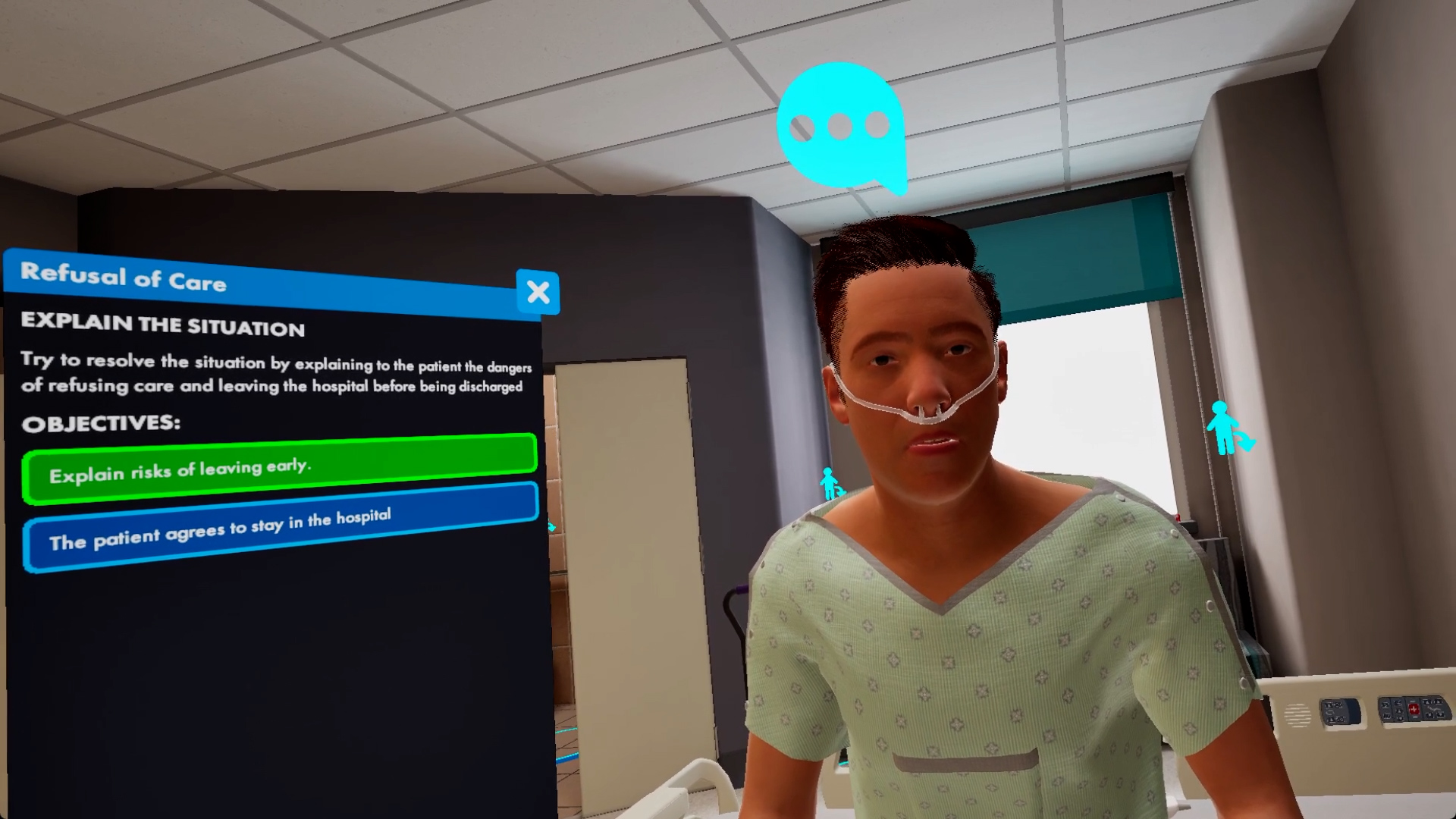The height and width of the screenshot is (819, 1456).
Task: Click the OBJECTIVES label on the panel
Action: click(102, 423)
